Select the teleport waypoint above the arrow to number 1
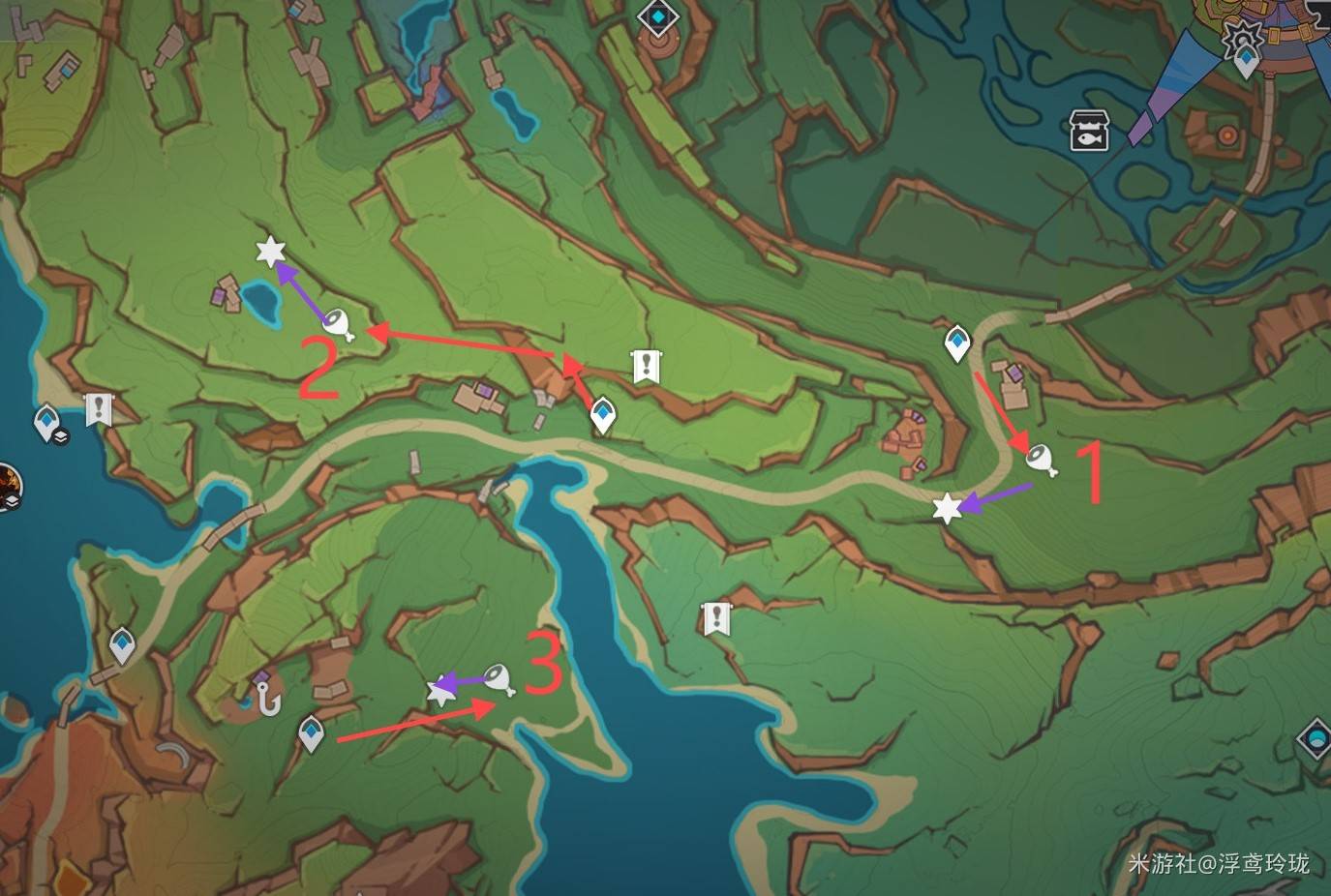1331x896 pixels. coord(957,343)
